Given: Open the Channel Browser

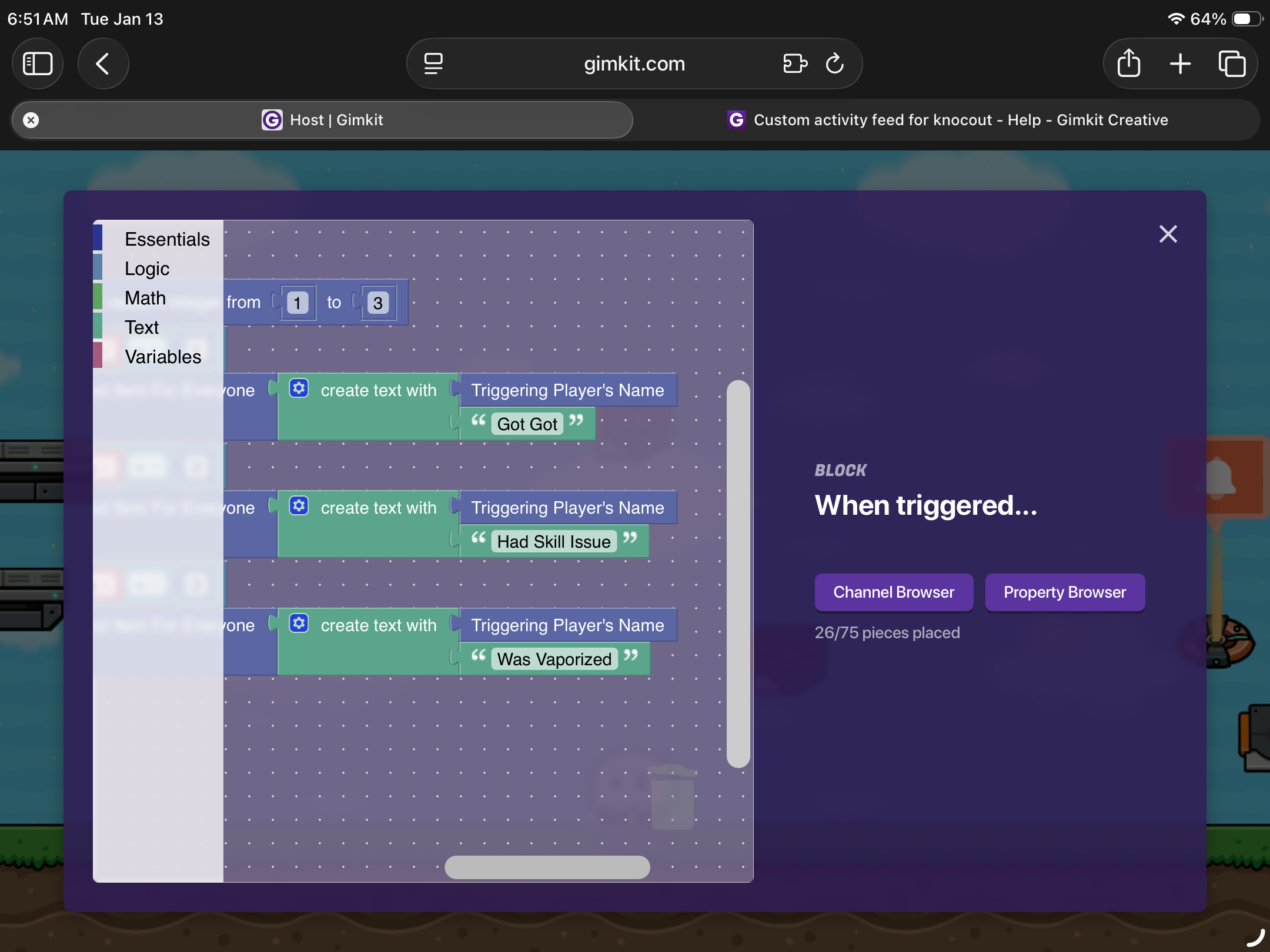Looking at the screenshot, I should pyautogui.click(x=893, y=592).
